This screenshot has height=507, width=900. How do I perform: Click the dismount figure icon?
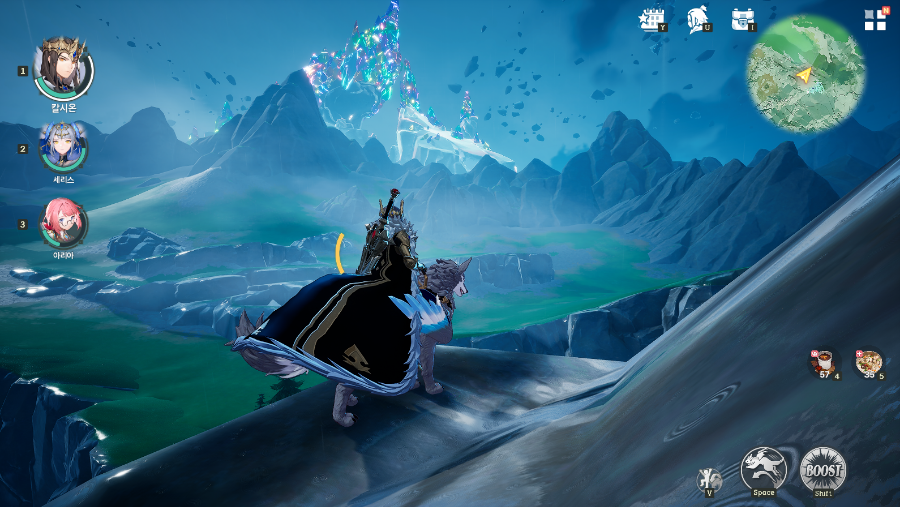[709, 479]
